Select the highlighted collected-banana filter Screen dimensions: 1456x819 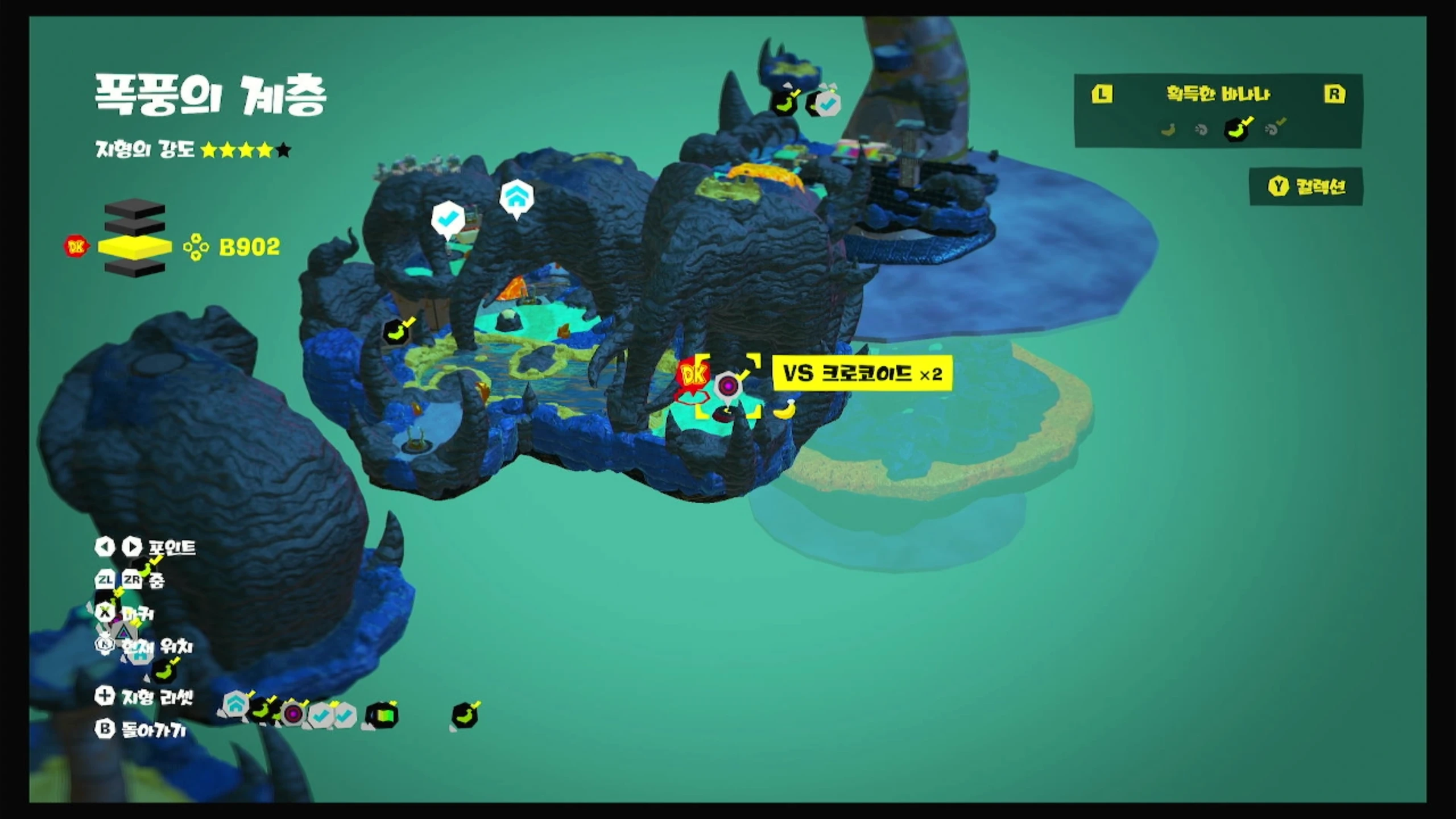point(1237,129)
